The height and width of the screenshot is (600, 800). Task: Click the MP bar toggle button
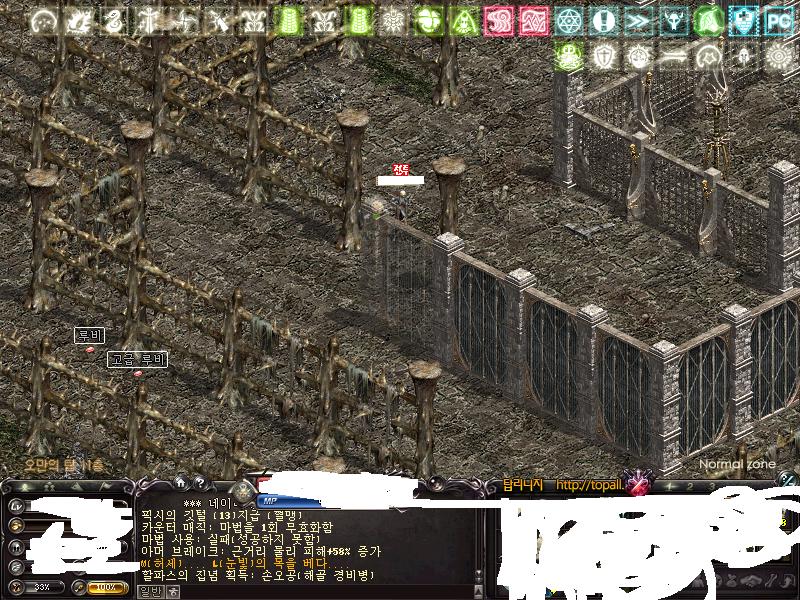pyautogui.click(x=269, y=500)
